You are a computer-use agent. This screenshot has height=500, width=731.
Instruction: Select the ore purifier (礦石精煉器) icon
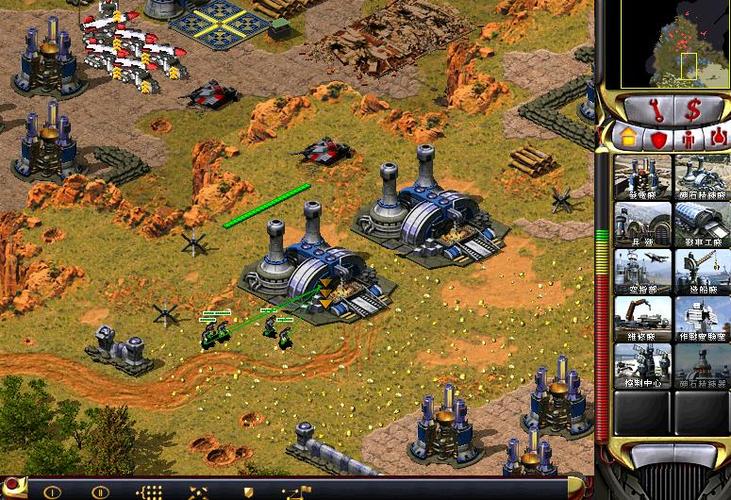coord(702,365)
